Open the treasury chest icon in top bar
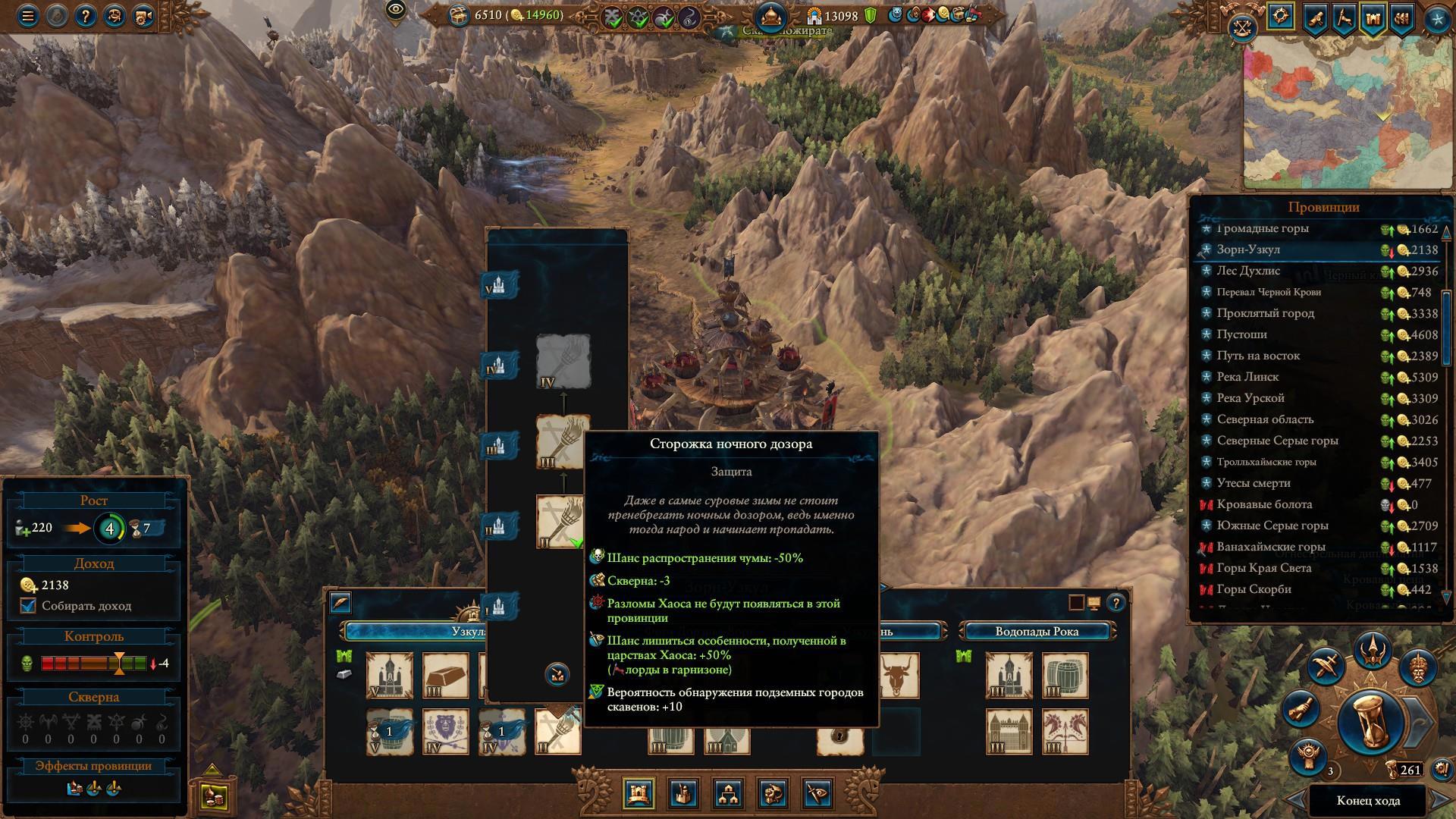Image resolution: width=1456 pixels, height=819 pixels. 460,15
